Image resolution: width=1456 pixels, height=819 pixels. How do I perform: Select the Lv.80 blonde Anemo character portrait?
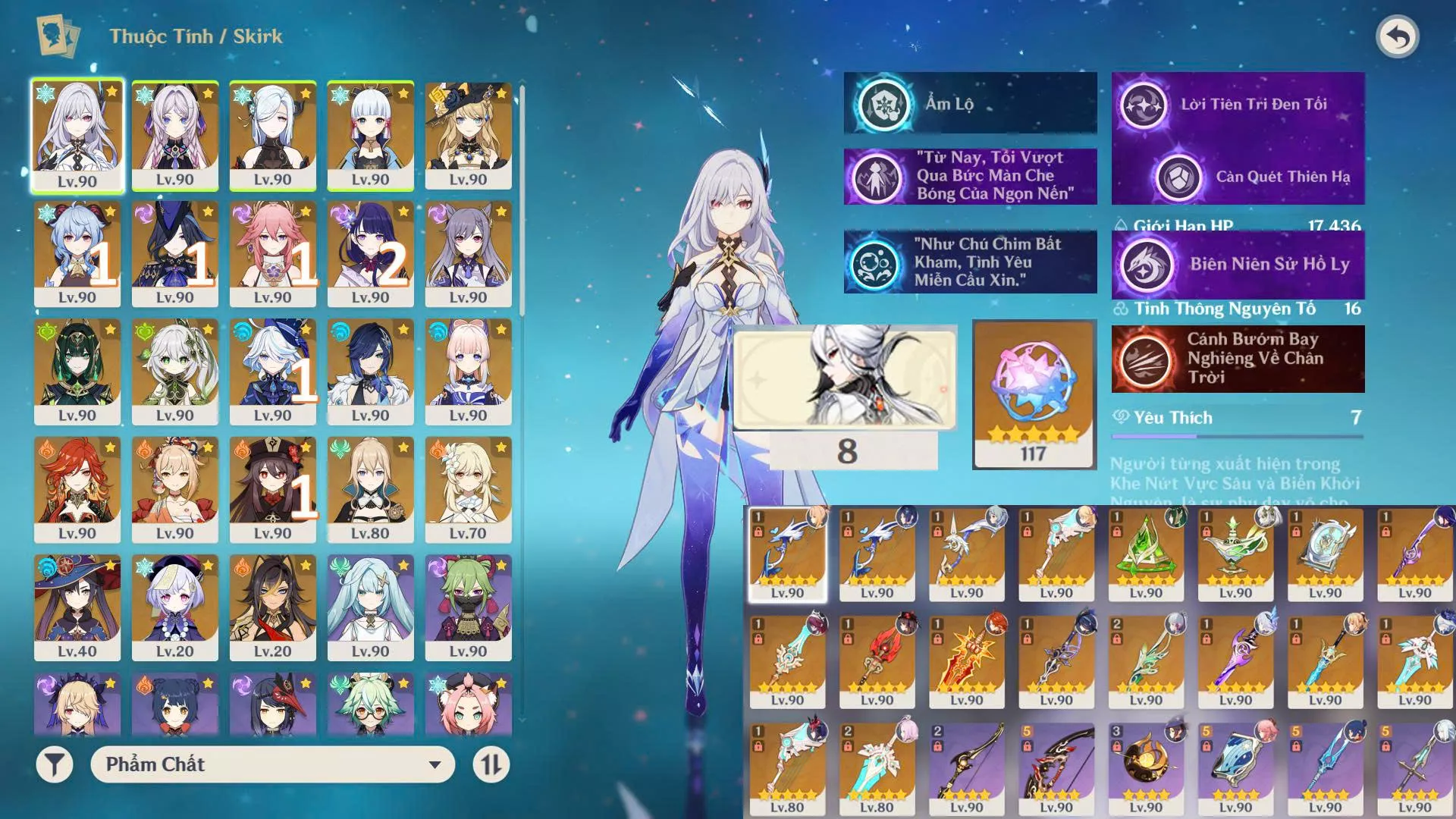point(370,489)
